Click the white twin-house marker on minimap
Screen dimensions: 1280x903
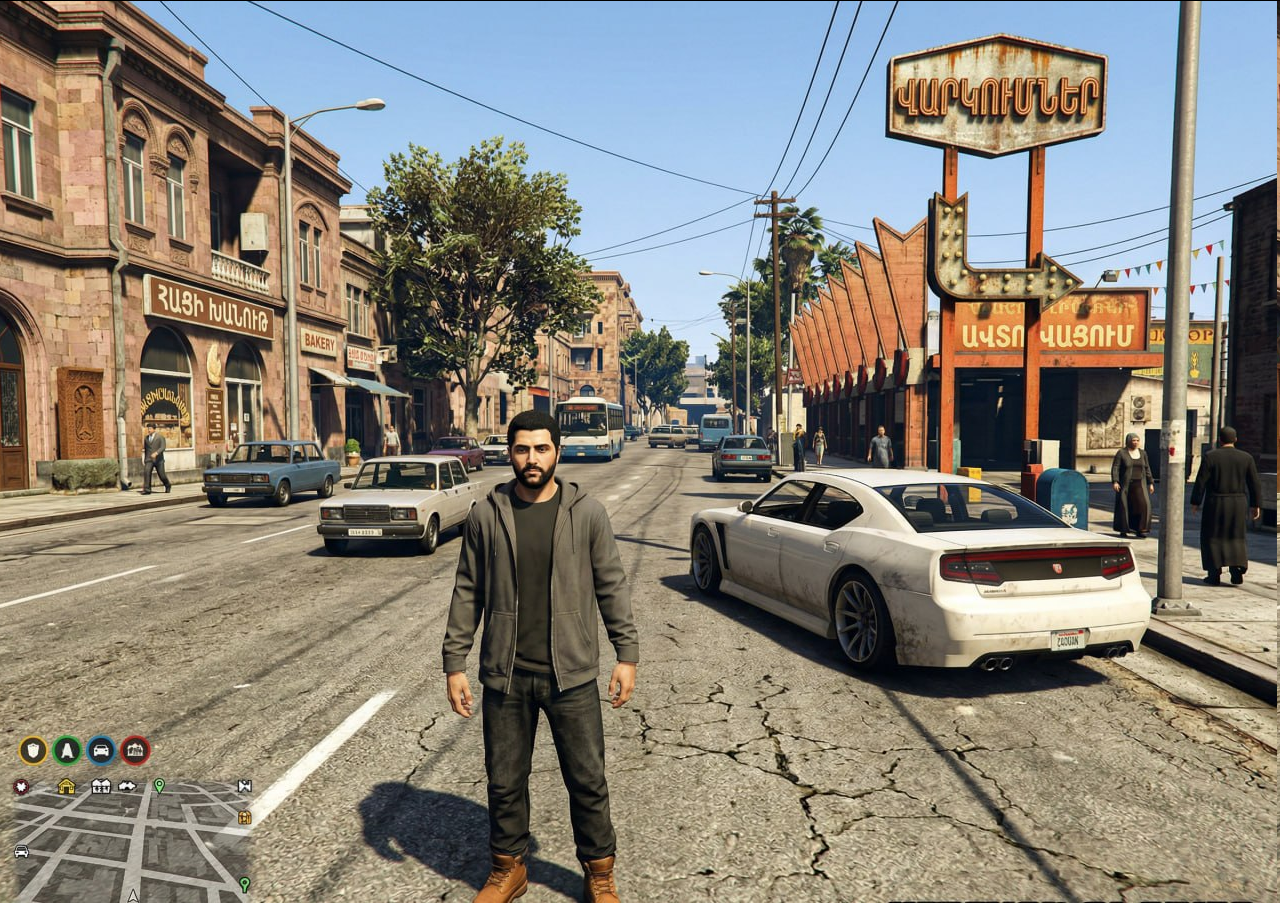click(x=101, y=786)
